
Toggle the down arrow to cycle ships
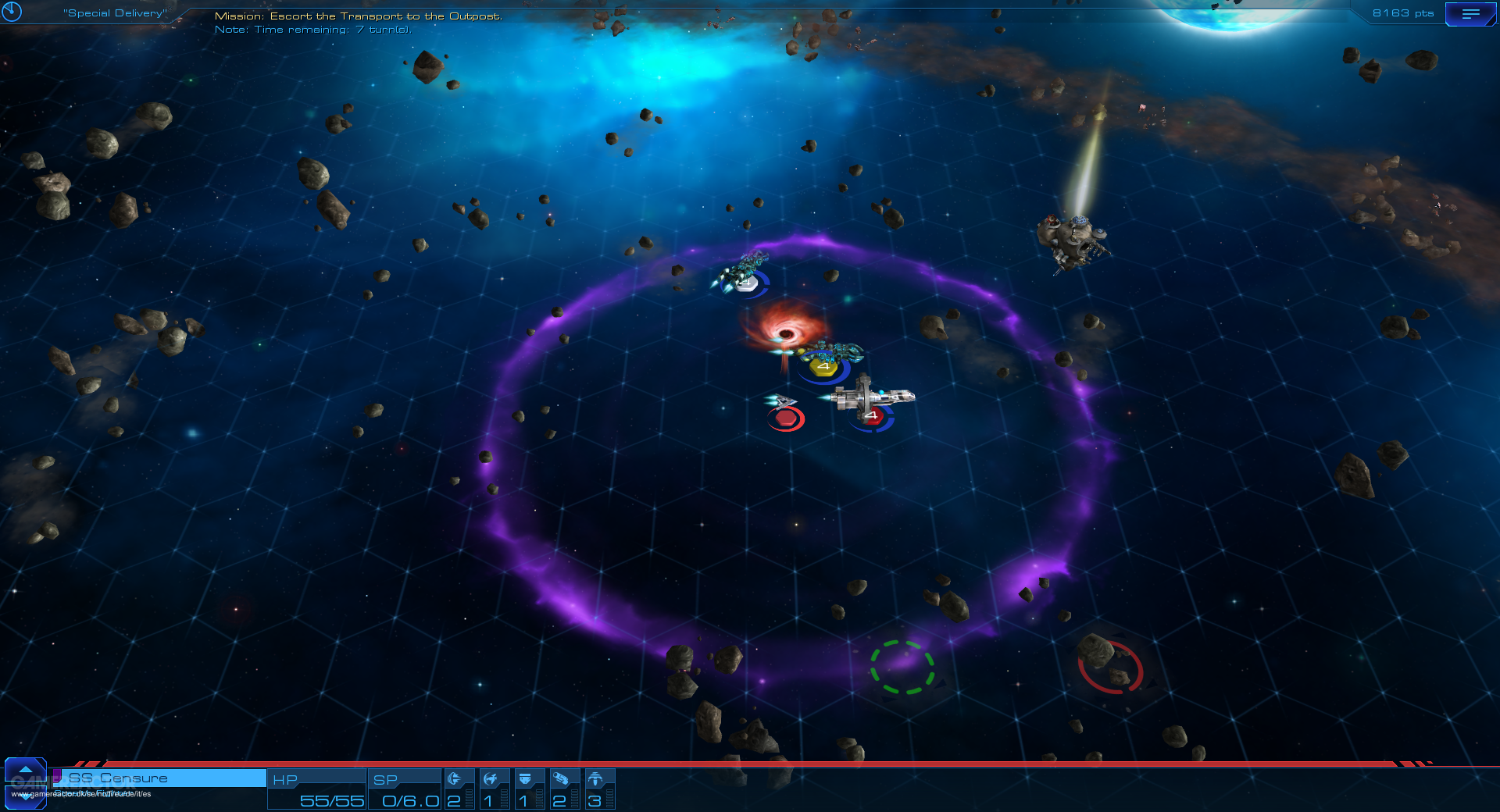point(26,797)
